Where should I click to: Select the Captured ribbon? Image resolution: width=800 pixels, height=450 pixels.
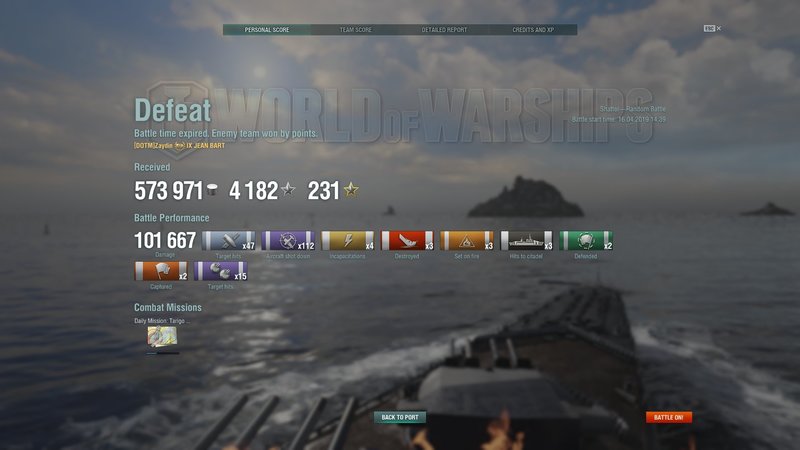[x=160, y=271]
